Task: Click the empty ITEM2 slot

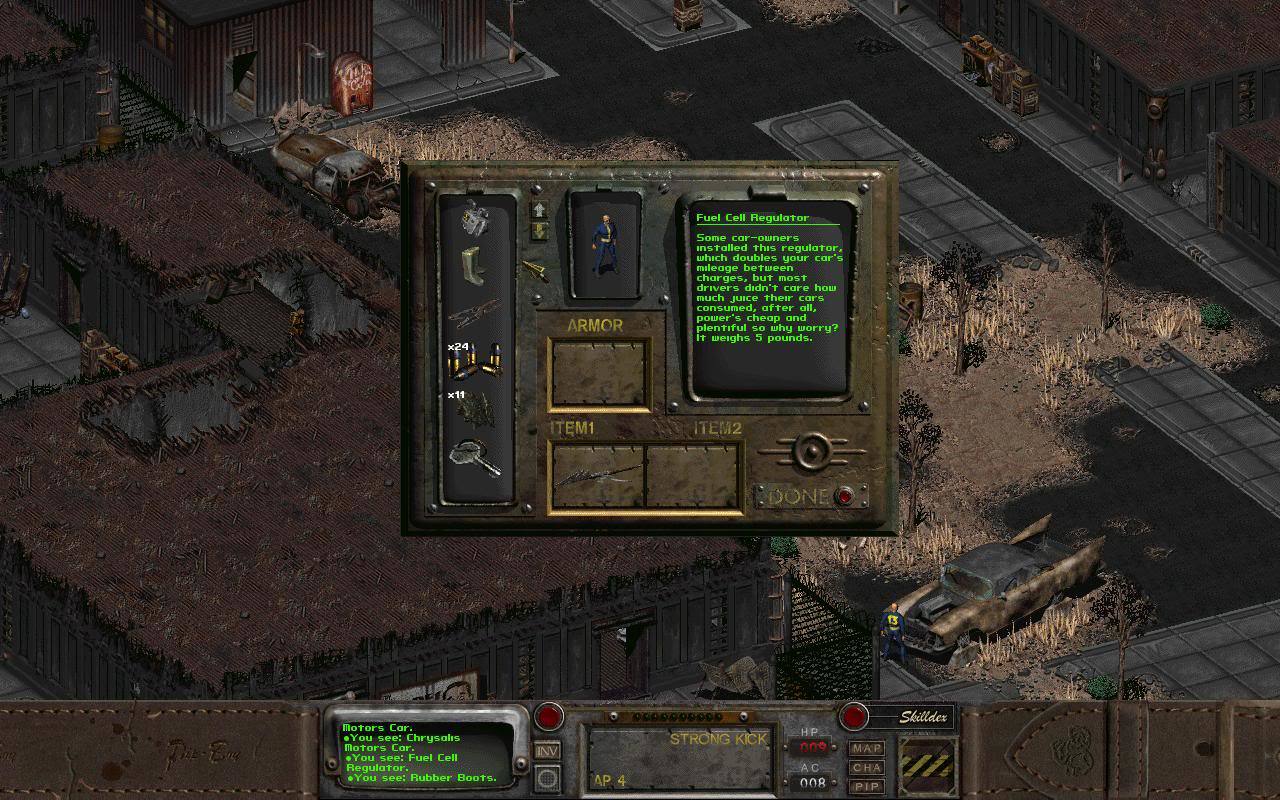Action: (x=692, y=475)
